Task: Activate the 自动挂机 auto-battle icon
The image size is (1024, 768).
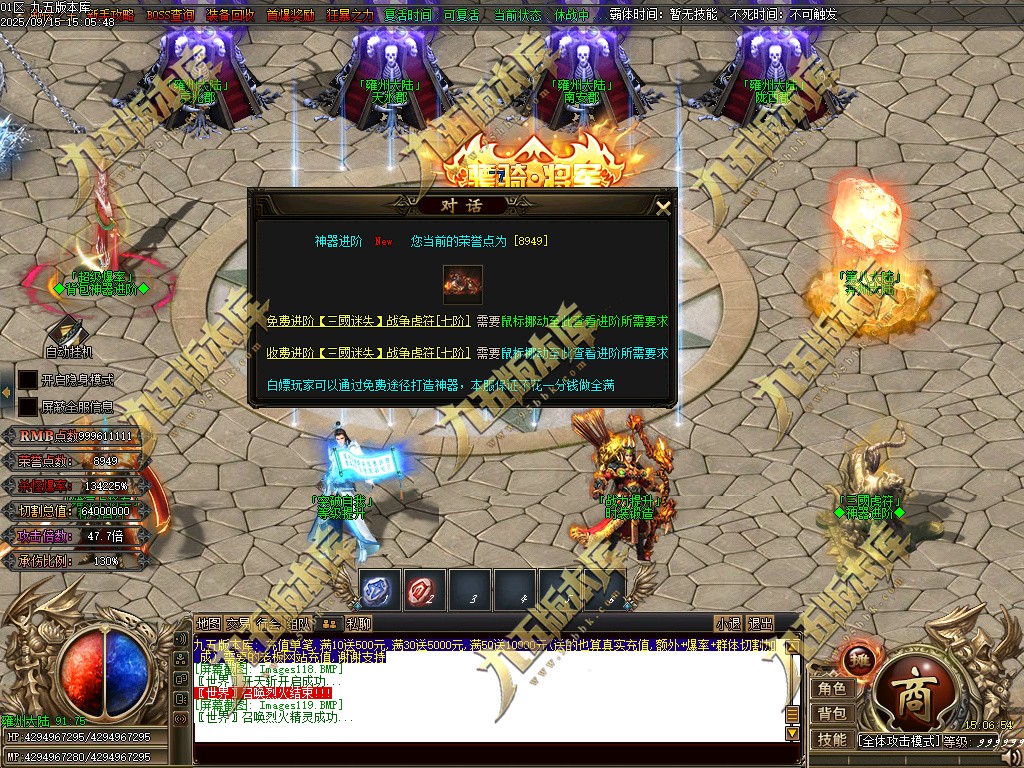Action: [68, 333]
